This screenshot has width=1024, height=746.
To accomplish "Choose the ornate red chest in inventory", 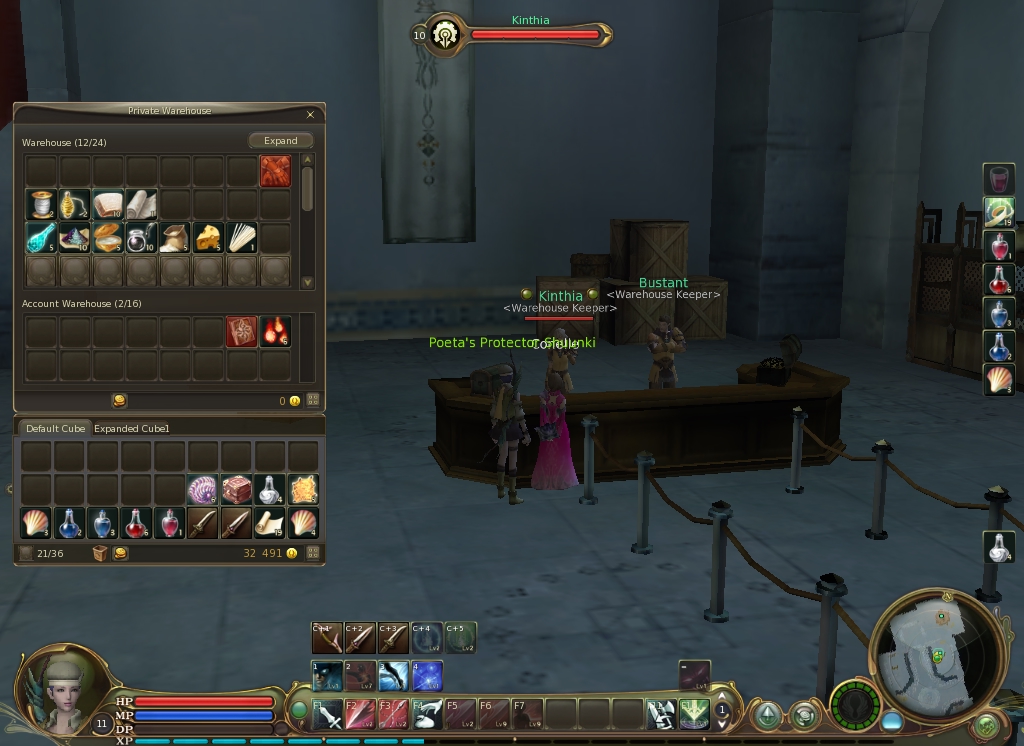I will [236, 490].
